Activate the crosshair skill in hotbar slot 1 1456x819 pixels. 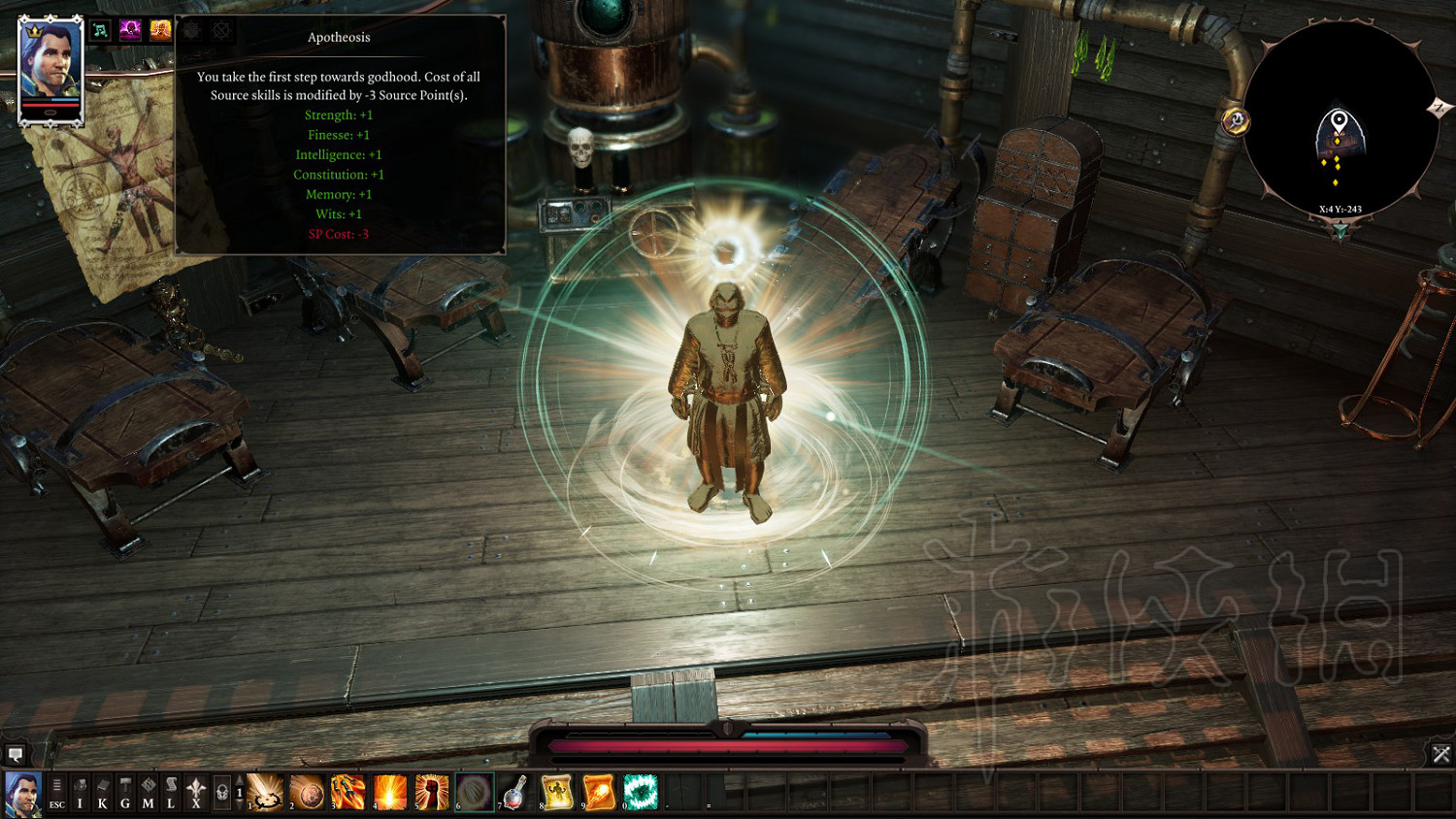point(266,792)
